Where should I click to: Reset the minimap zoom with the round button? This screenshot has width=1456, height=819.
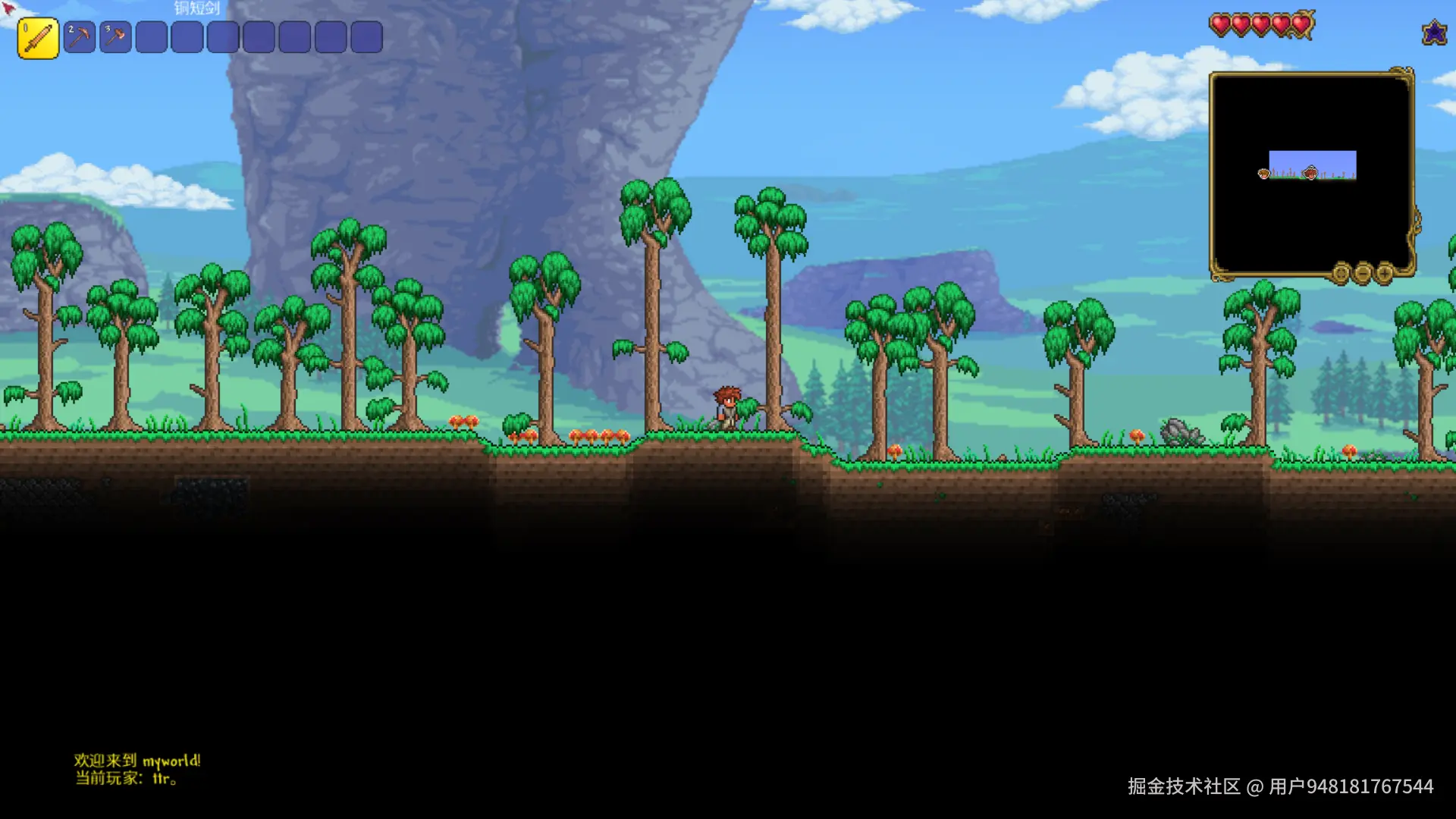point(1341,273)
